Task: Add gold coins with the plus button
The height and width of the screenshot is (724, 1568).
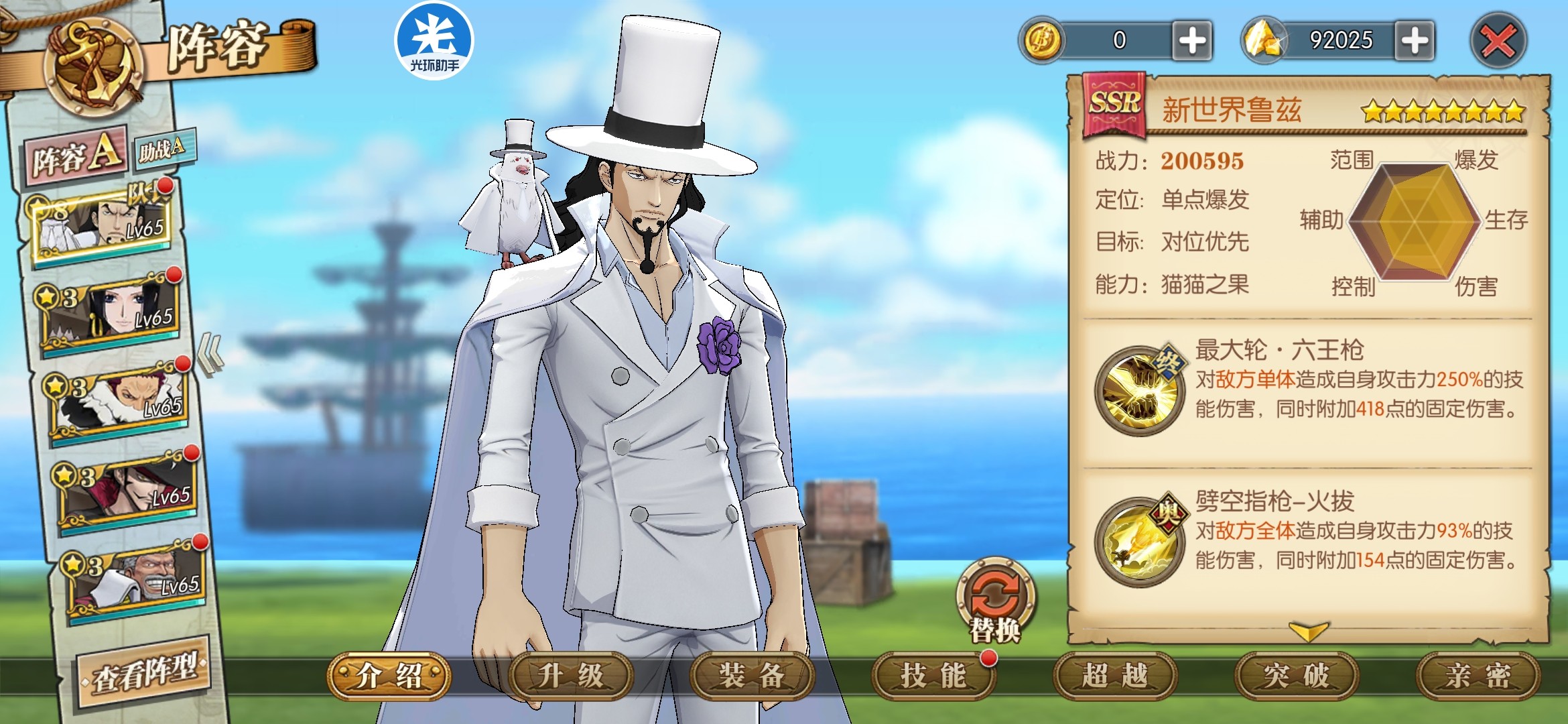Action: tap(1192, 42)
